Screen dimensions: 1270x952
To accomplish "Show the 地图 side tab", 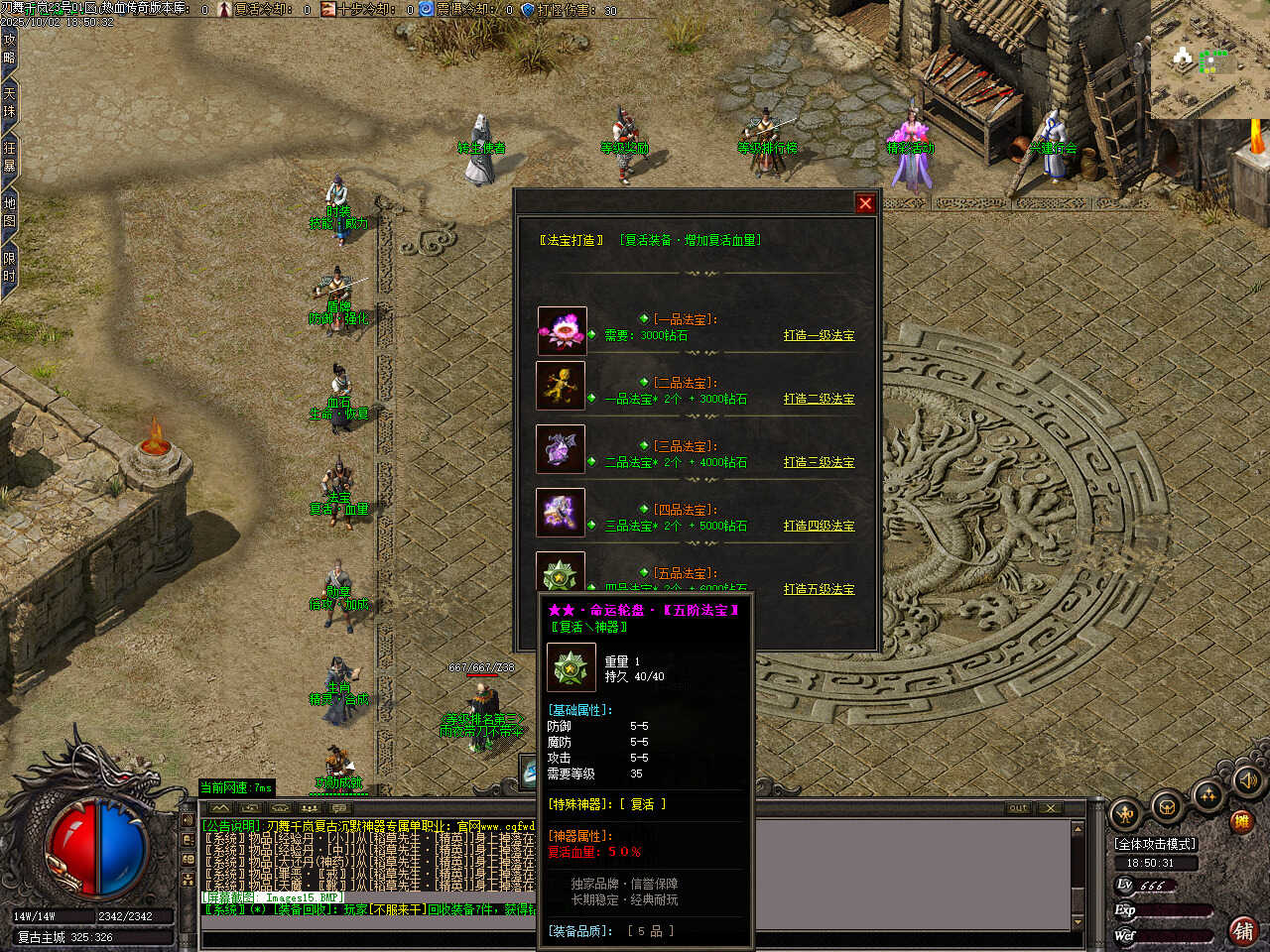I will [x=9, y=211].
